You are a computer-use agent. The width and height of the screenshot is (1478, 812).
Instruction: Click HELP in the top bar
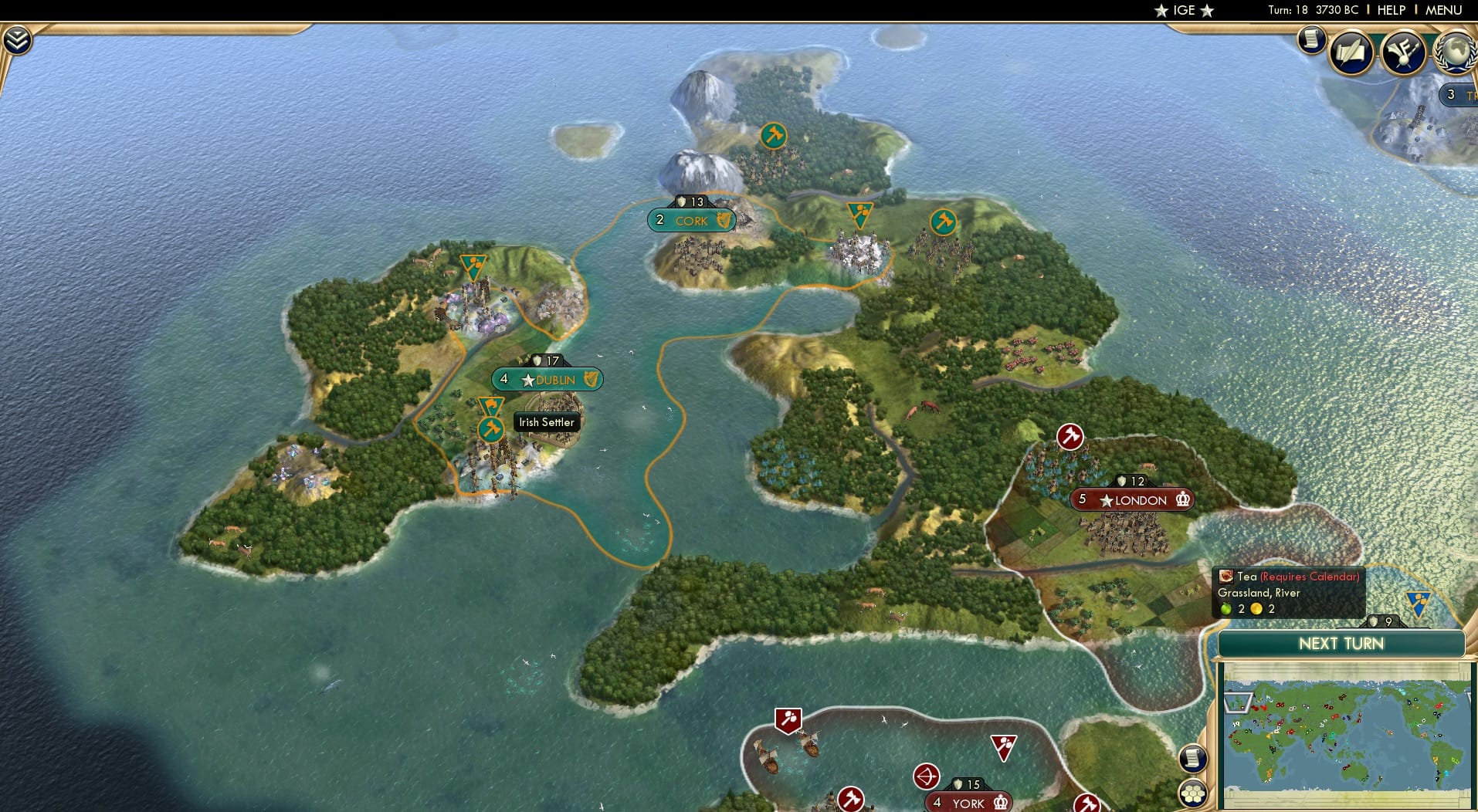point(1392,10)
